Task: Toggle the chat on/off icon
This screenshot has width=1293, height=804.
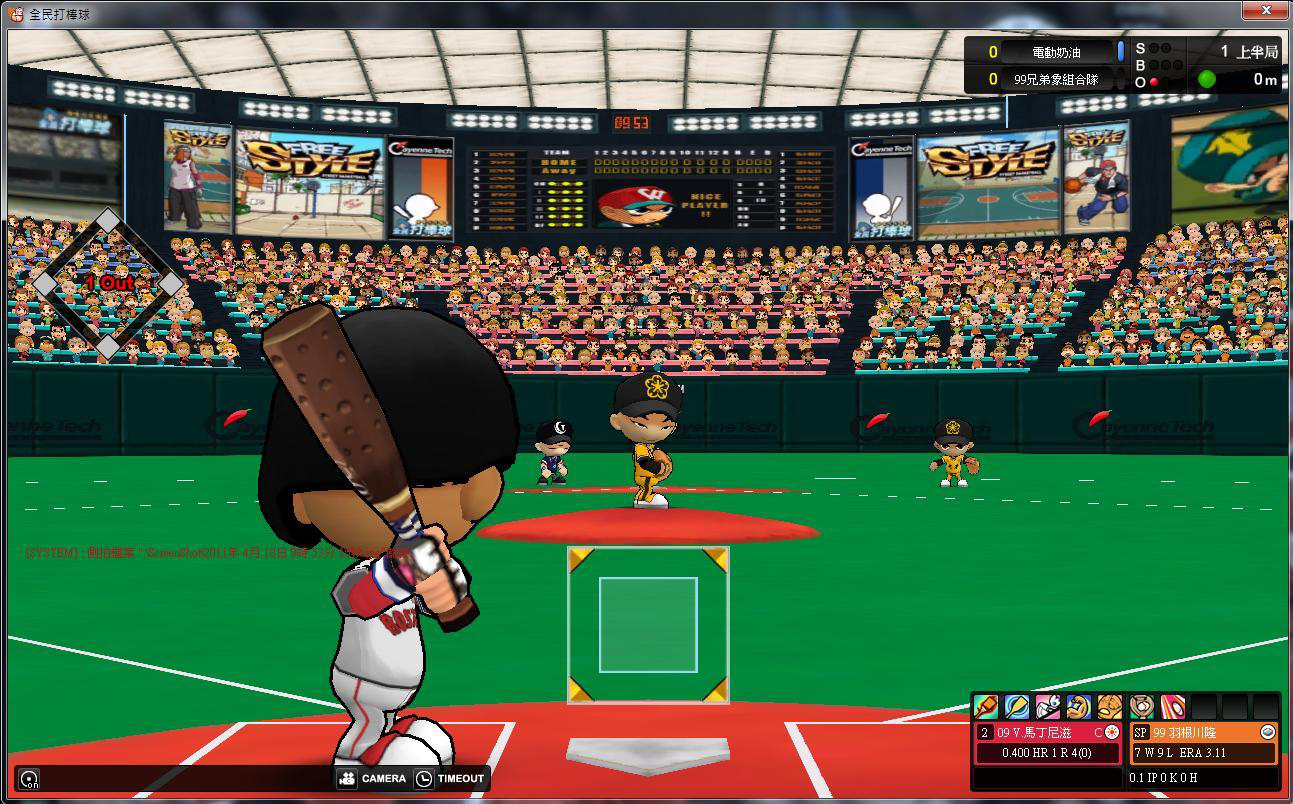Action: [x=30, y=779]
